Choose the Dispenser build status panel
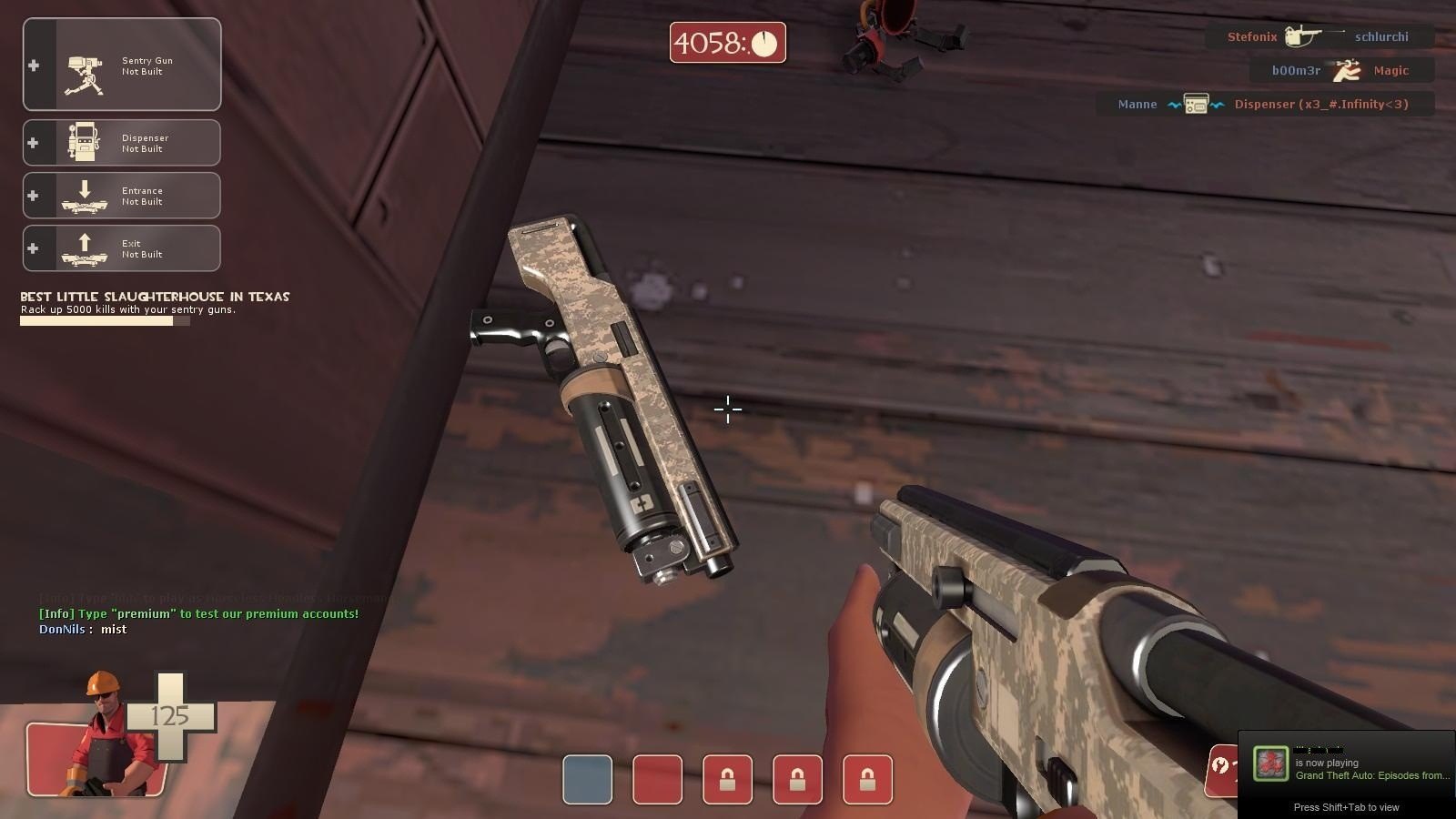Viewport: 1456px width, 819px height. click(122, 143)
